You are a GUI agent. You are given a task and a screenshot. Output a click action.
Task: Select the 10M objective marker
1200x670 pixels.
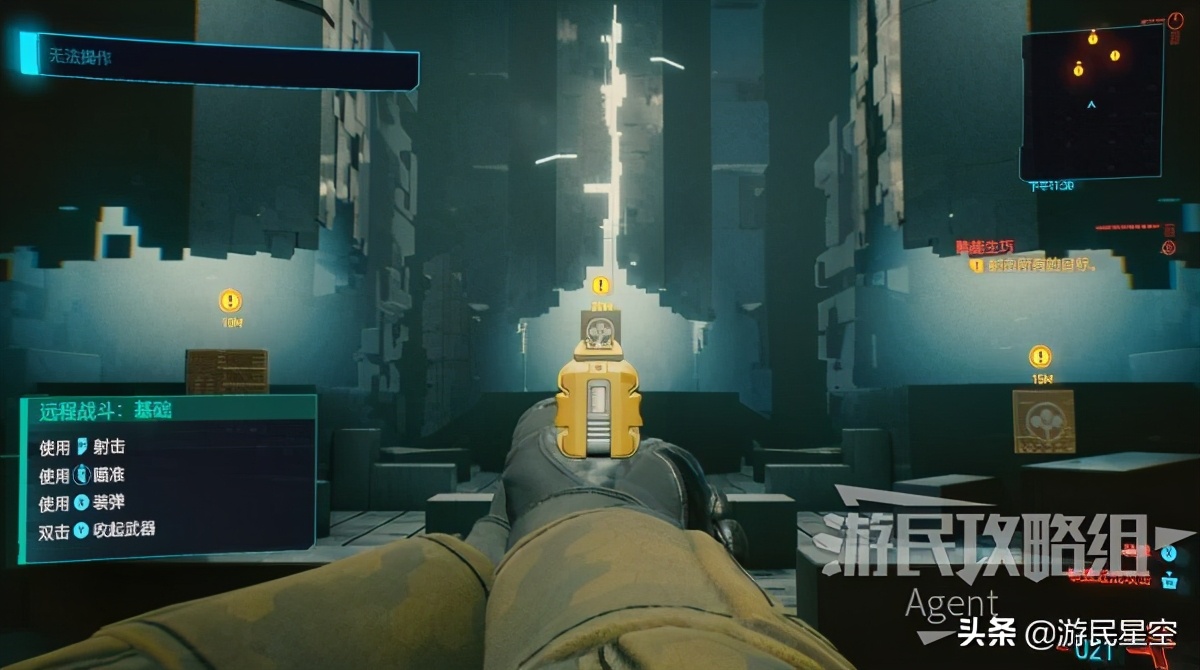click(230, 299)
